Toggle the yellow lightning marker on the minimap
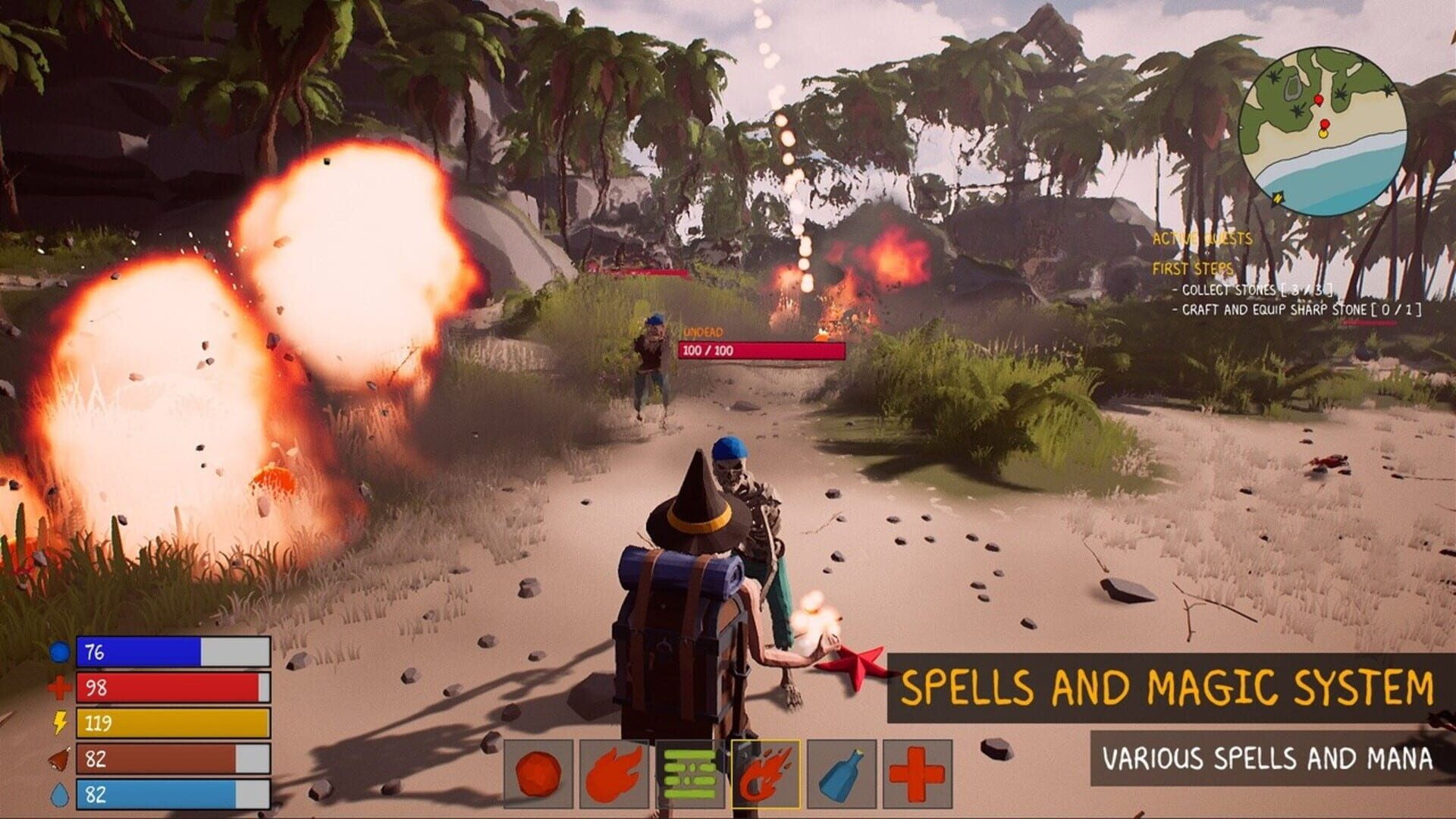Screen dimensions: 1456x819 pos(1278,197)
